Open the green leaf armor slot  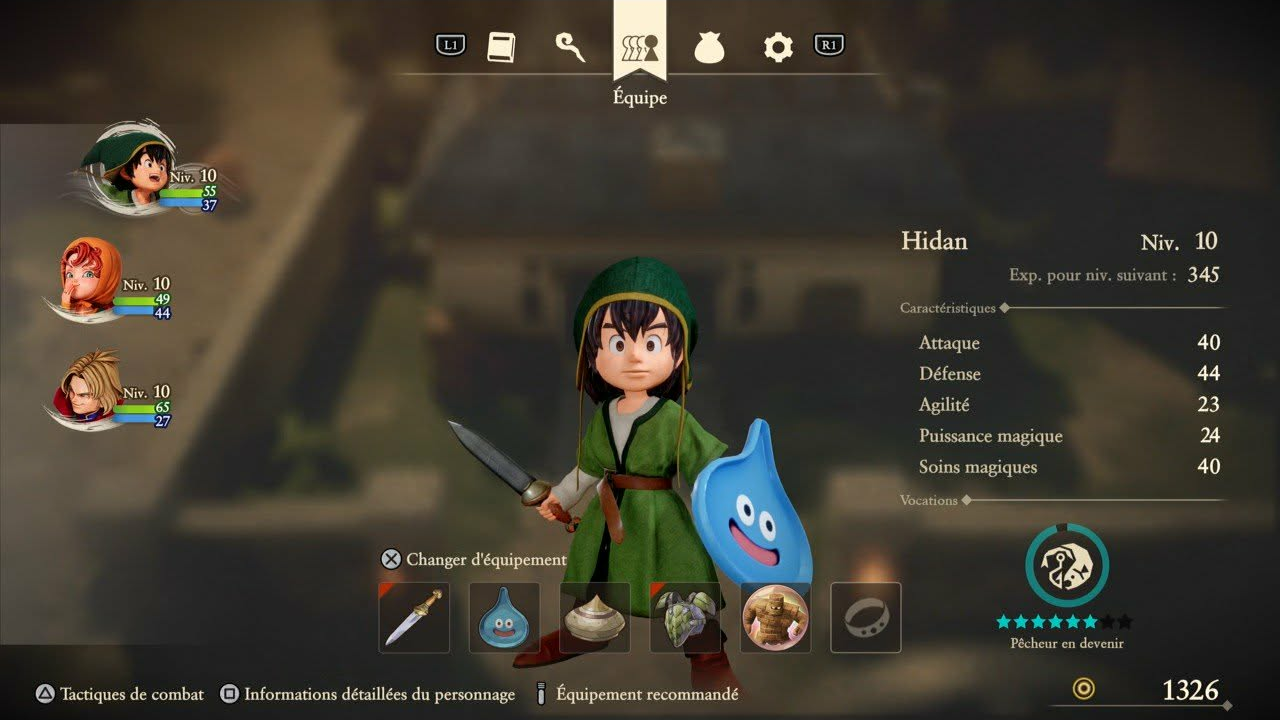pyautogui.click(x=685, y=618)
